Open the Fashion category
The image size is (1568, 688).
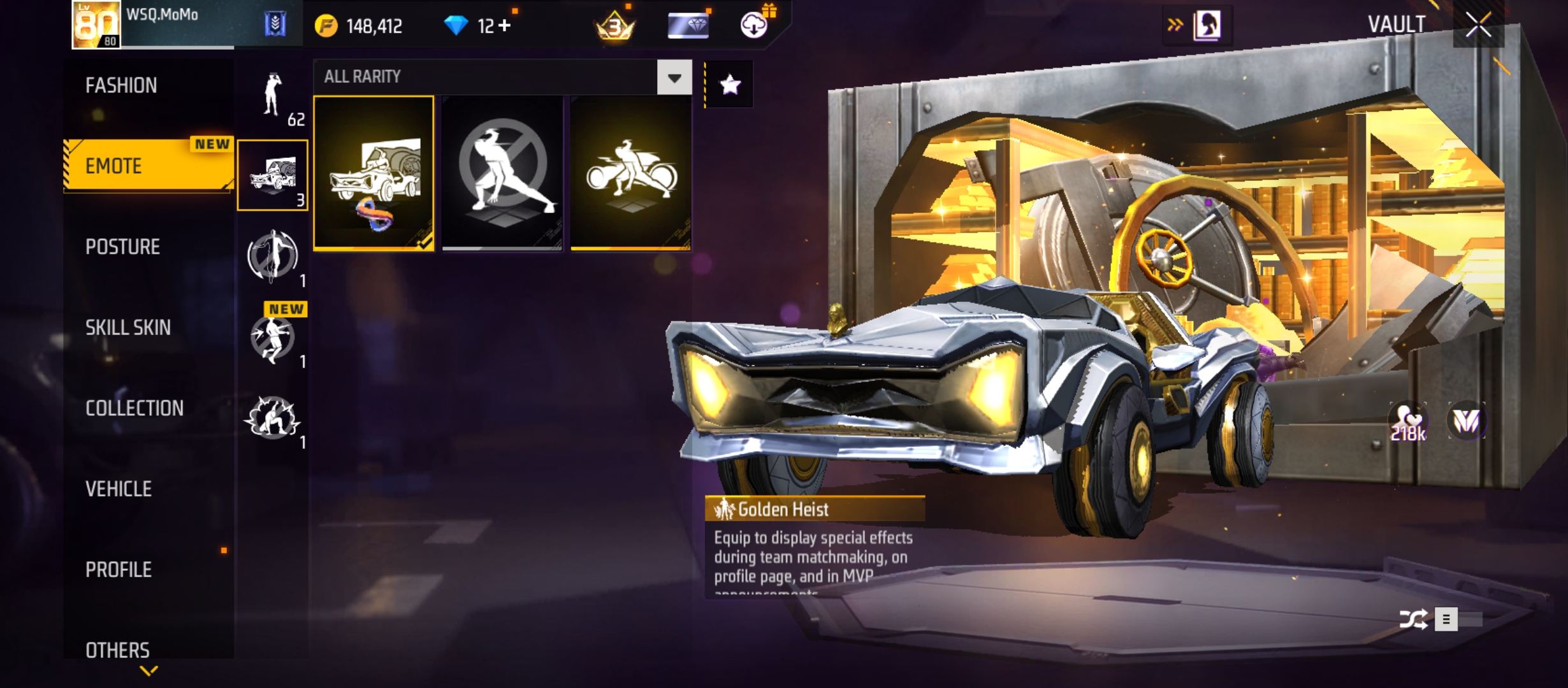[x=121, y=85]
